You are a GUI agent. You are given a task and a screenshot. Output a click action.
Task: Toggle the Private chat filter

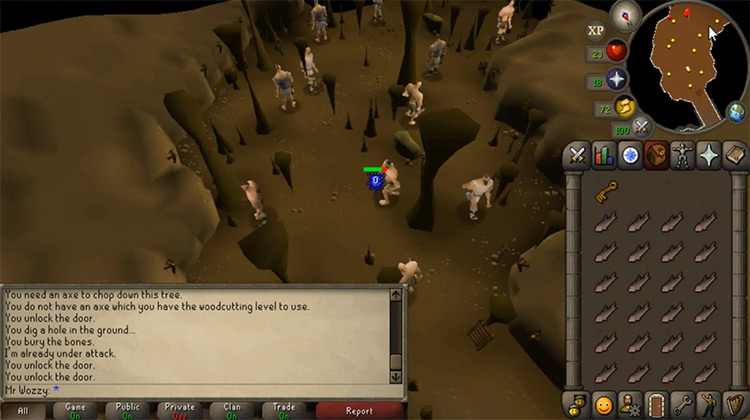tap(178, 410)
